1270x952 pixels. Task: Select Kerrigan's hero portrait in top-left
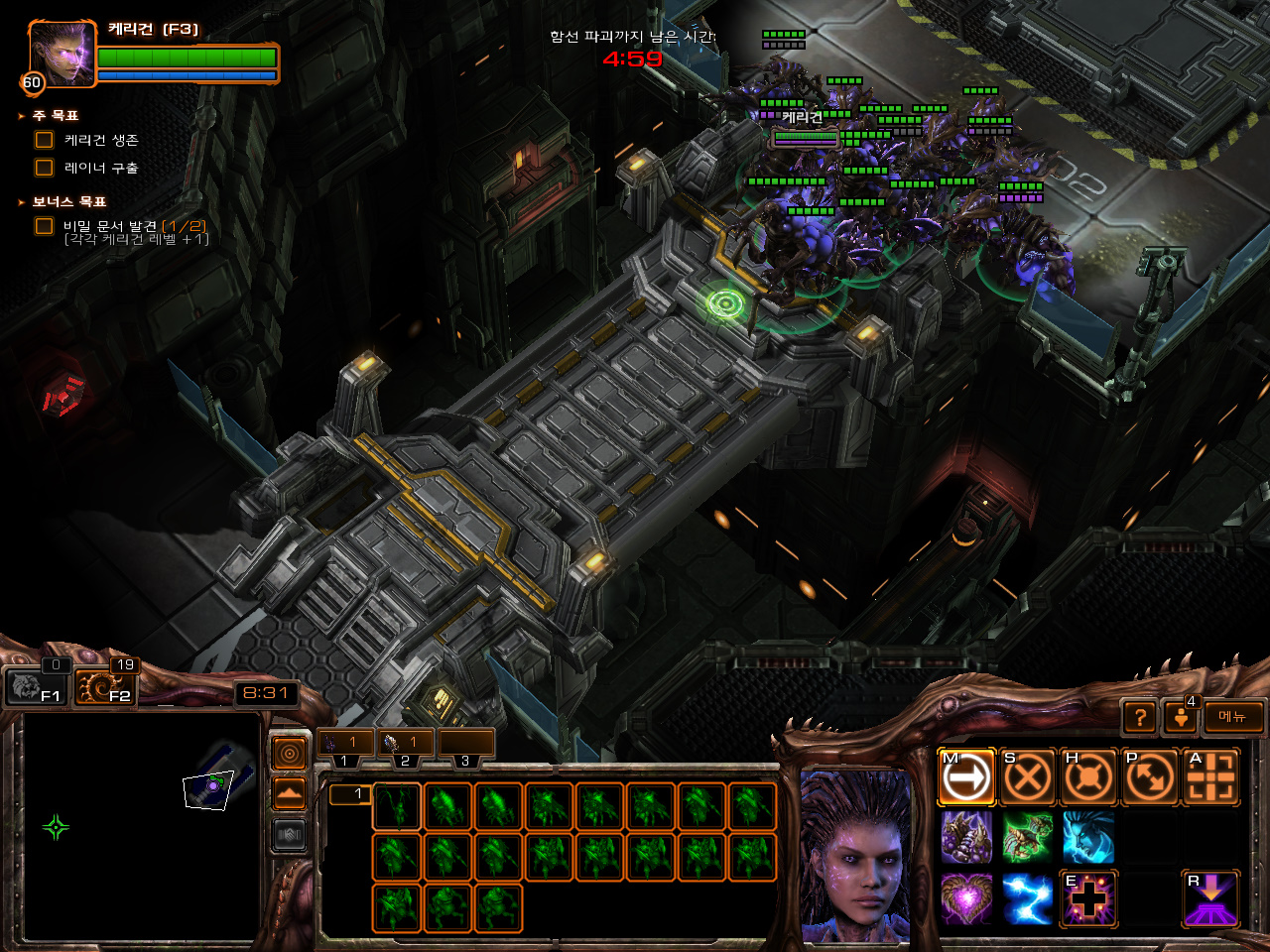(x=62, y=53)
